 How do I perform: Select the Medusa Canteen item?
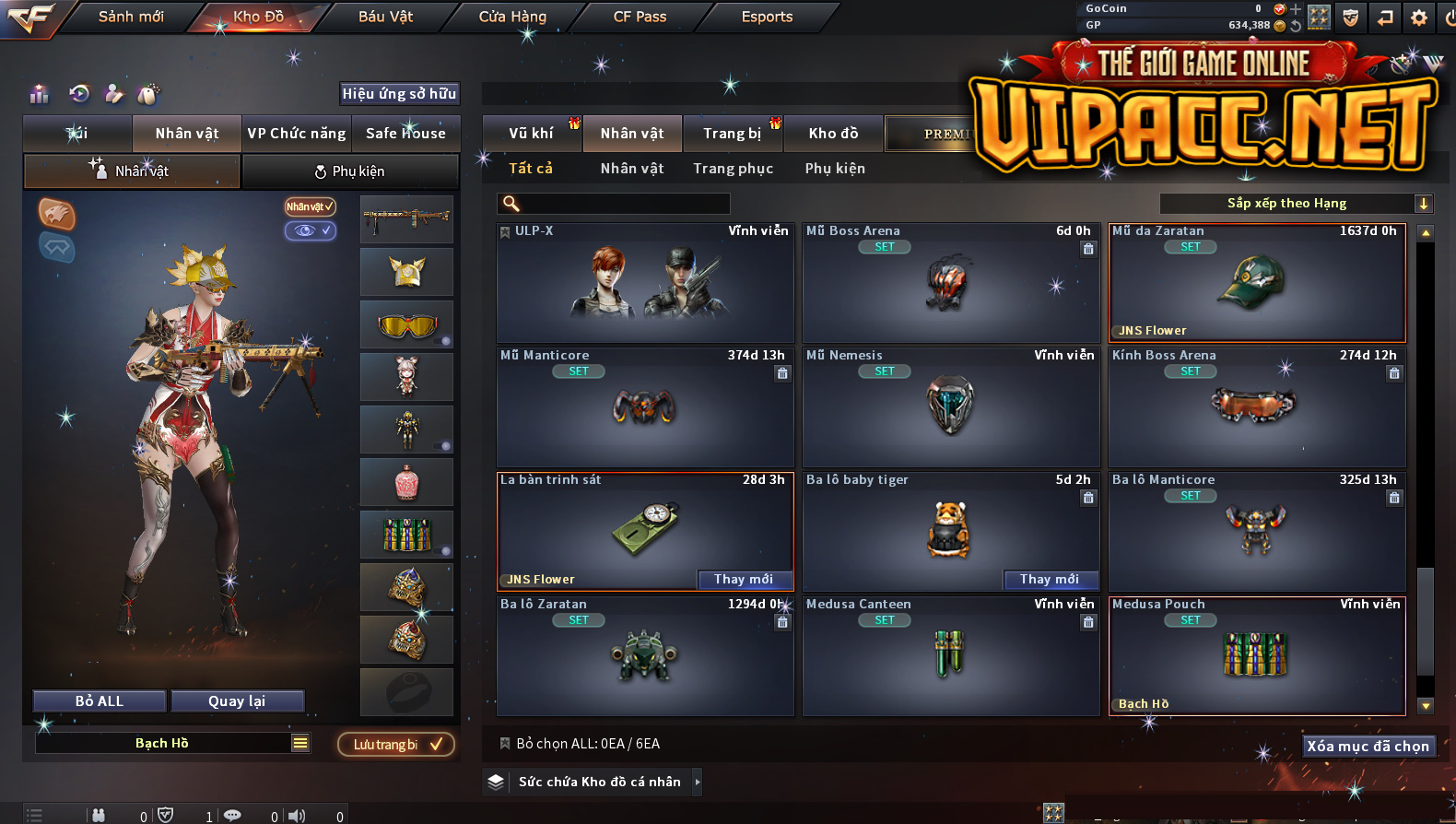point(950,655)
